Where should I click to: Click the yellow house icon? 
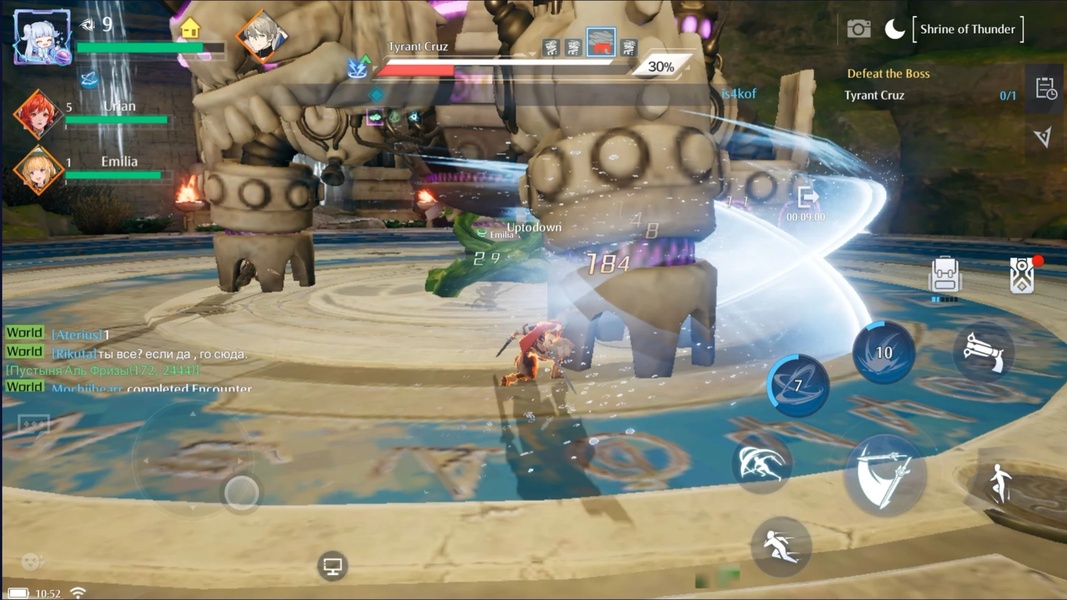click(x=190, y=27)
